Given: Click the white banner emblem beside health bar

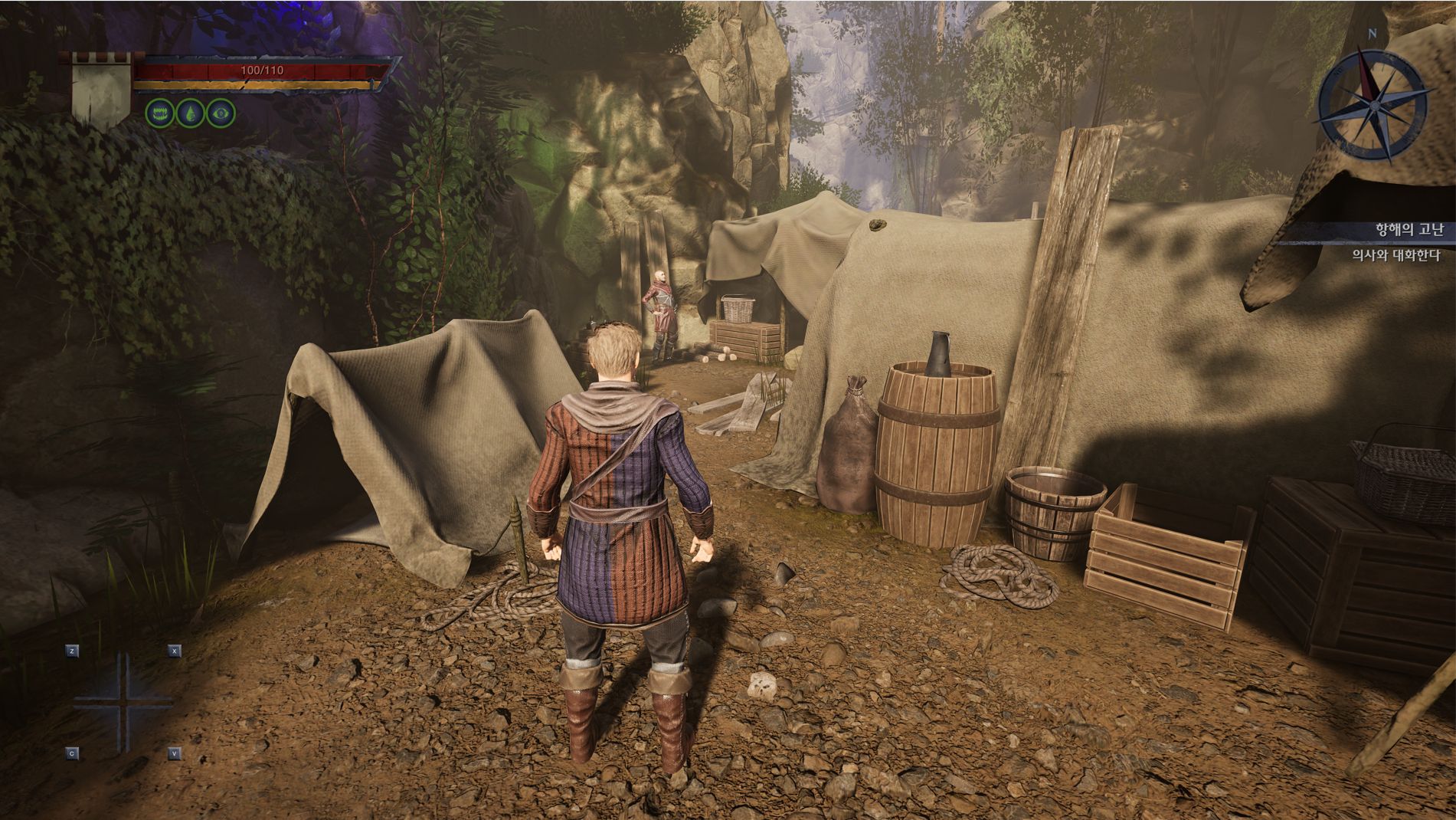Looking at the screenshot, I should [100, 92].
